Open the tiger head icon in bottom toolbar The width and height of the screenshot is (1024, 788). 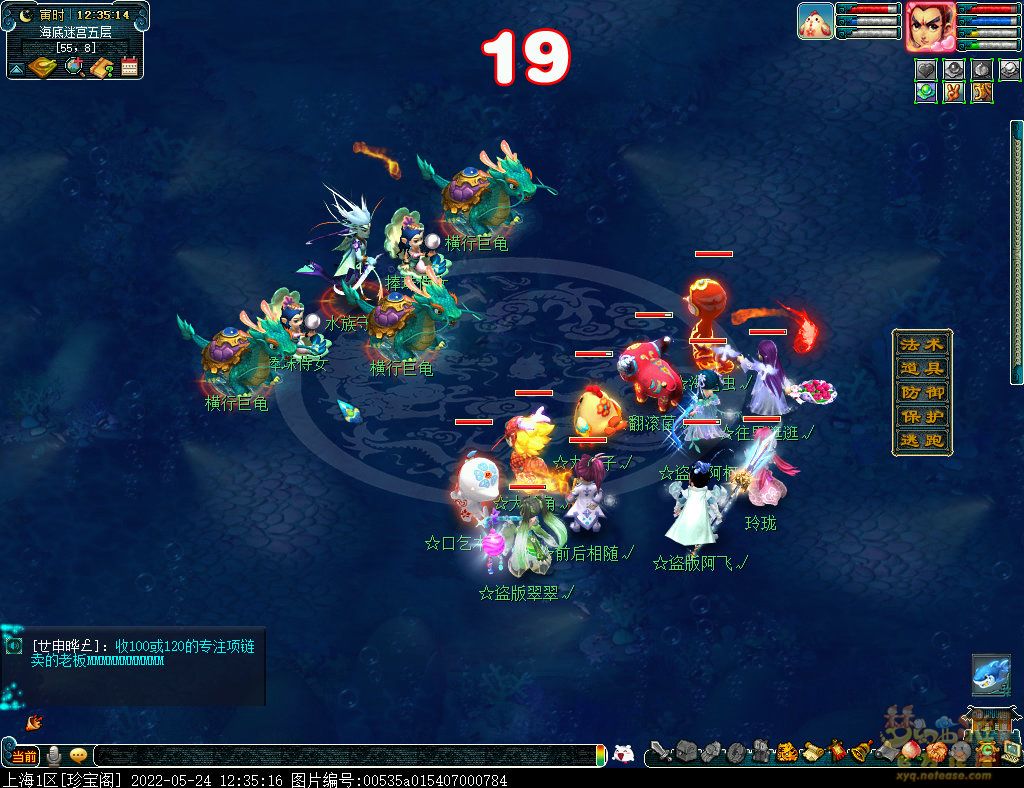click(786, 751)
